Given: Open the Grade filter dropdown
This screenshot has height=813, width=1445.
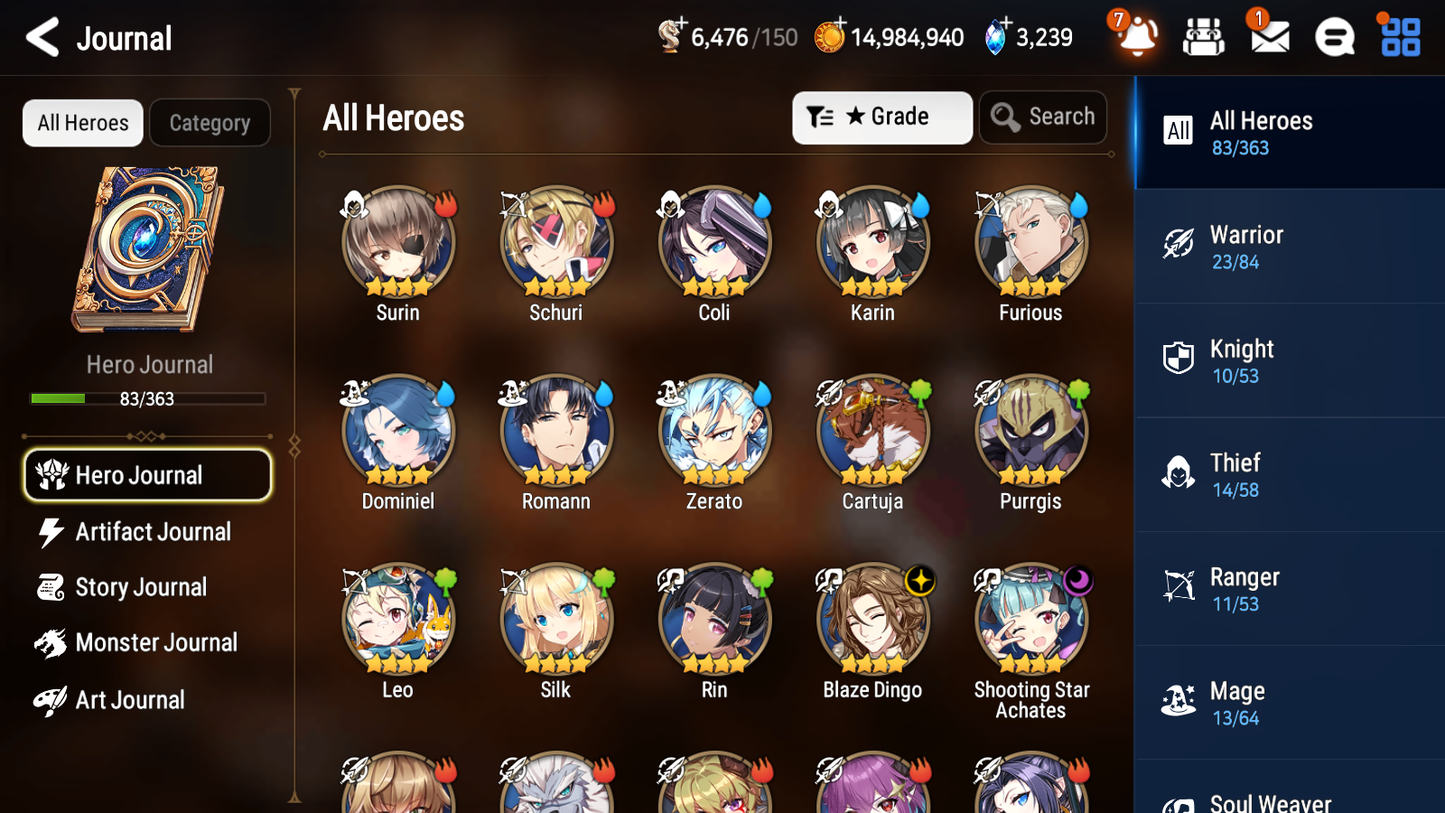Looking at the screenshot, I should pyautogui.click(x=882, y=117).
